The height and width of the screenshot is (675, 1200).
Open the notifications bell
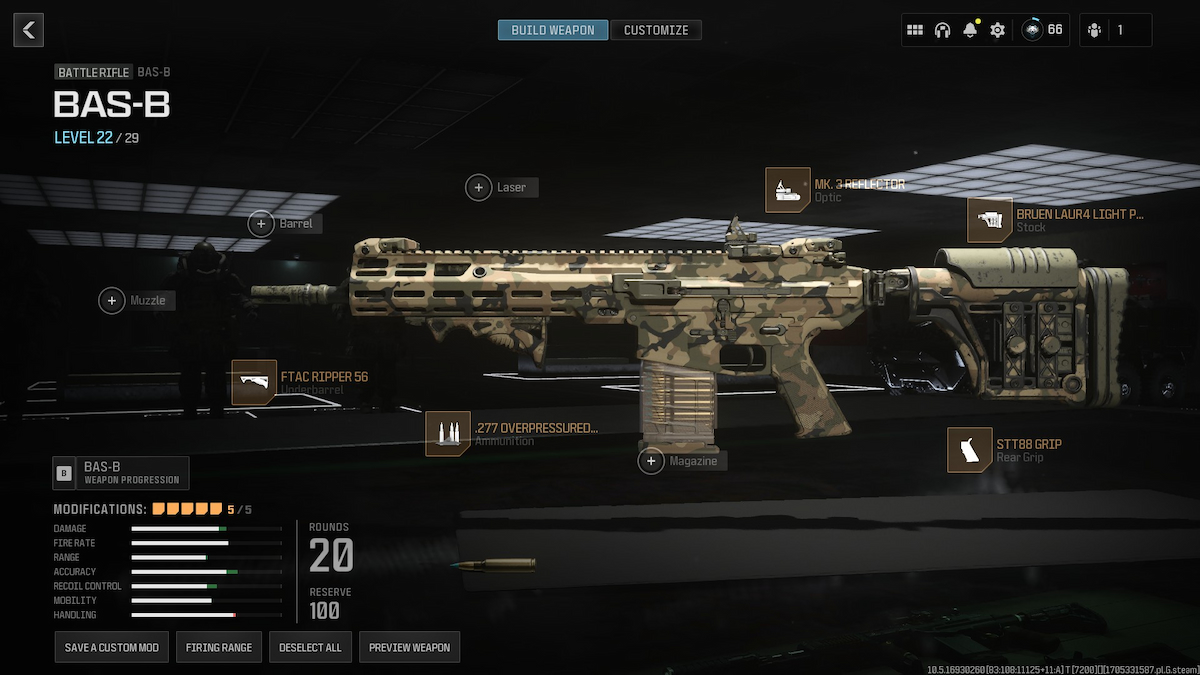pyautogui.click(x=969, y=30)
